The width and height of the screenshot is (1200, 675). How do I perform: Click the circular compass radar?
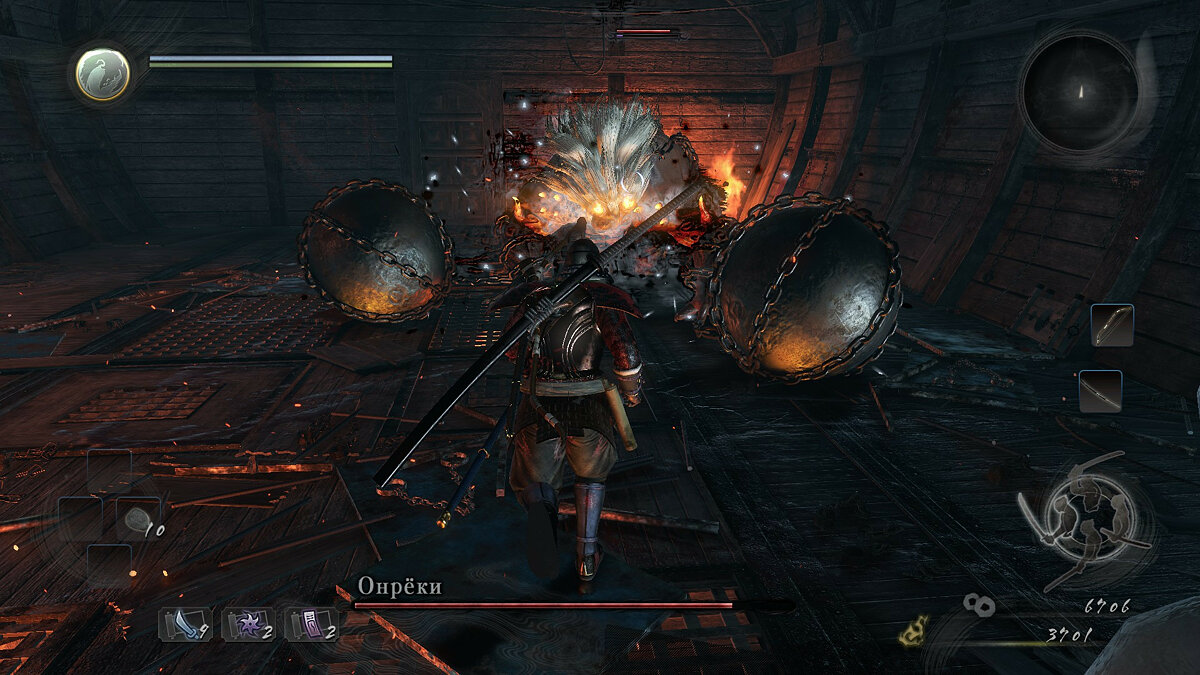1080,92
